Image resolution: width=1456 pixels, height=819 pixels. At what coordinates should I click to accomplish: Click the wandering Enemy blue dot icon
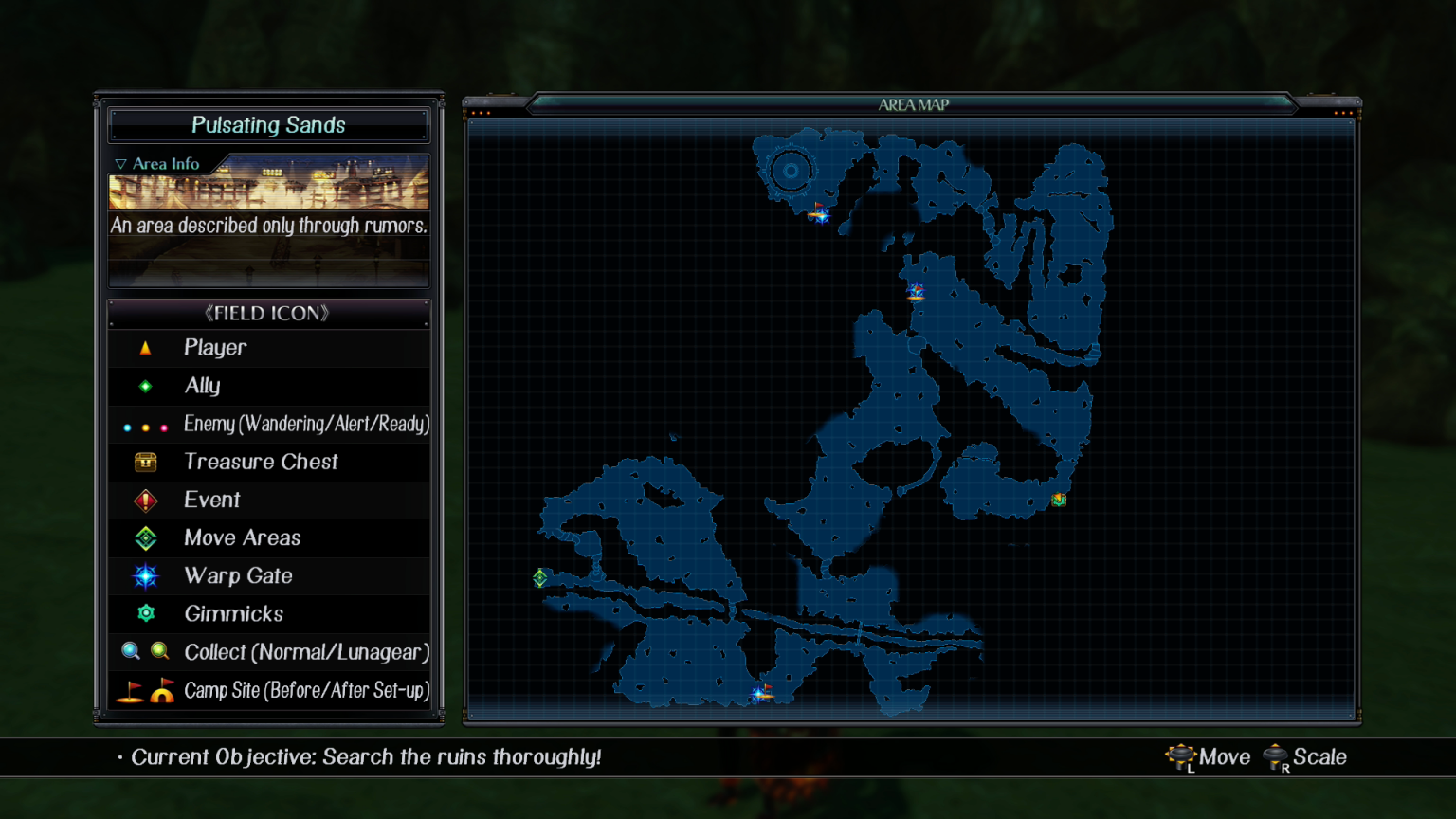128,427
